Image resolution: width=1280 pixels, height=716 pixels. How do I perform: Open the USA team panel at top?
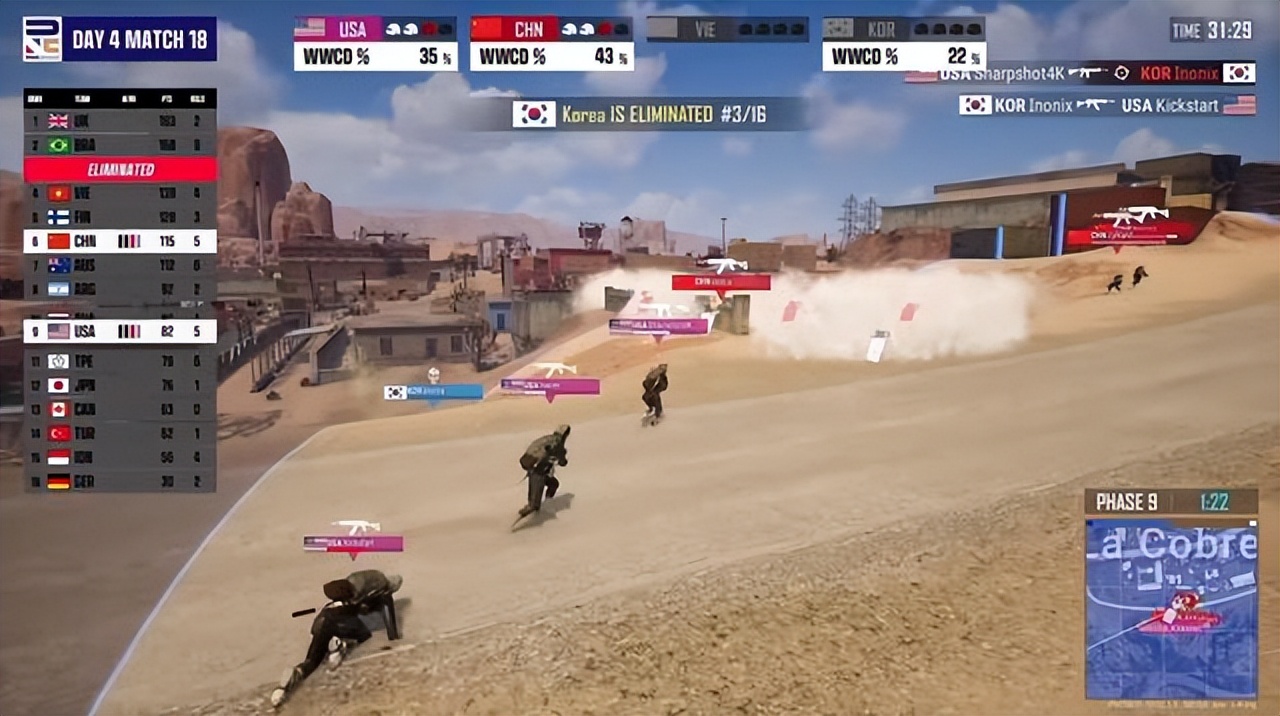[375, 43]
